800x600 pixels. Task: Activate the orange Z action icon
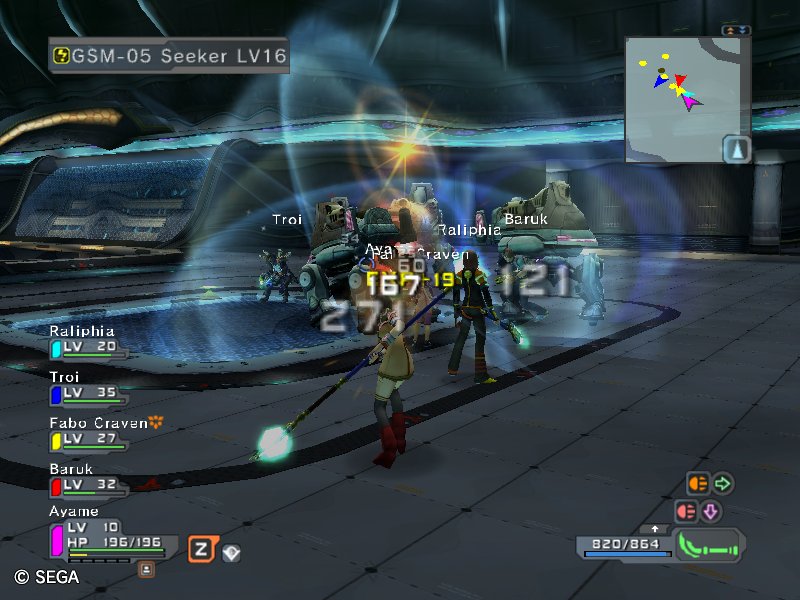(202, 549)
